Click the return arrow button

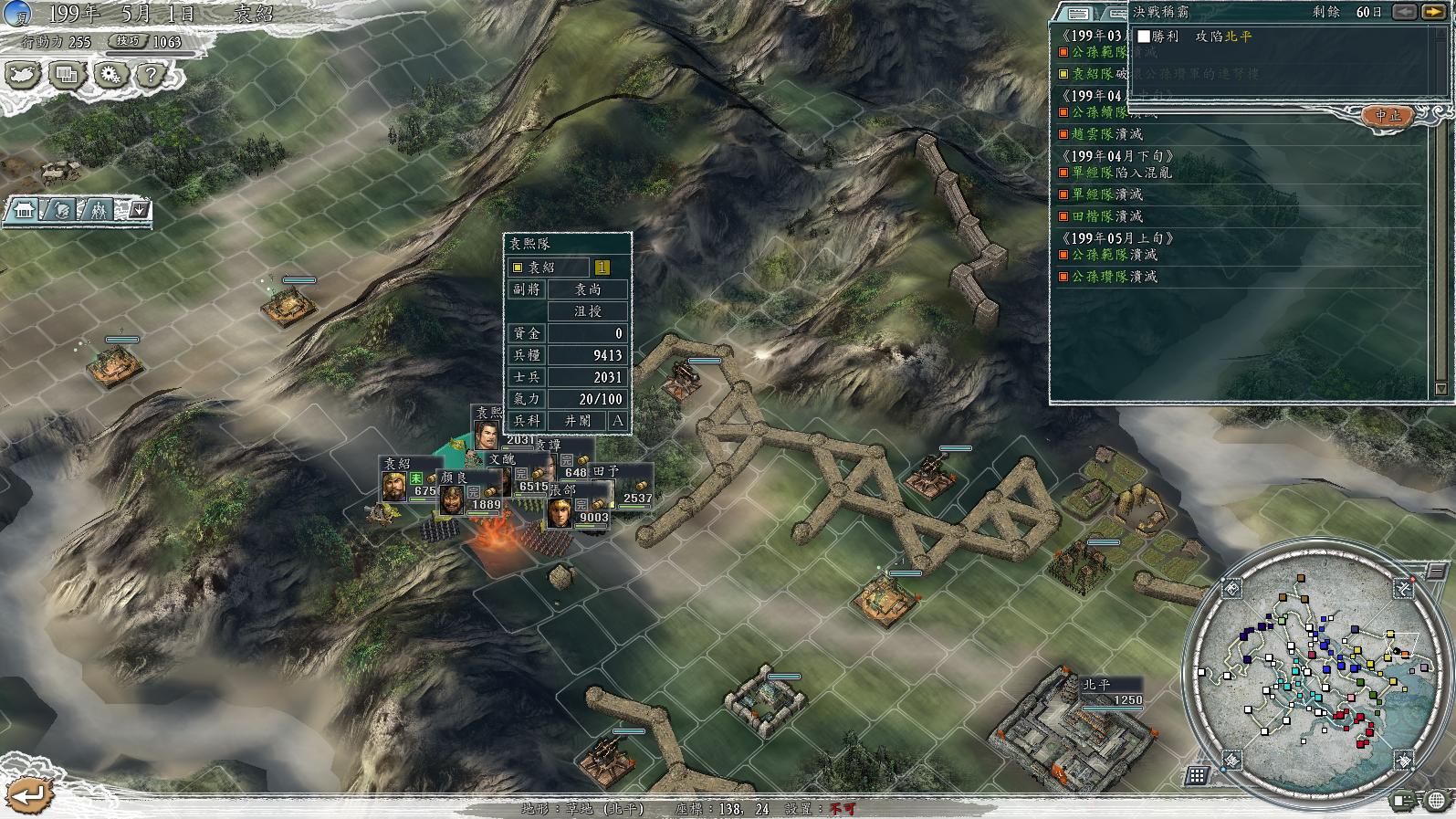(29, 794)
